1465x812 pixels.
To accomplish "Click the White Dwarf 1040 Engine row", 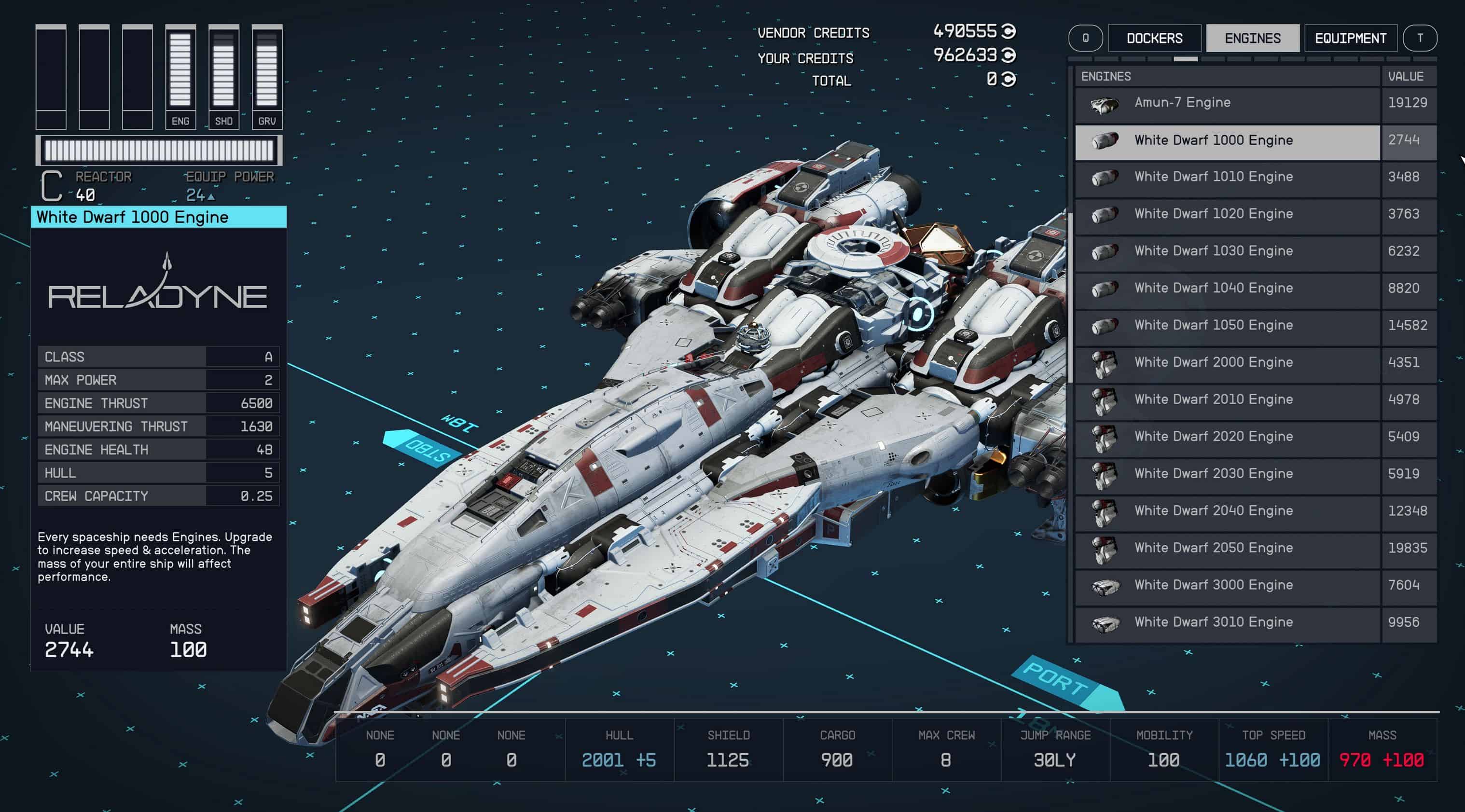I will point(1227,289).
